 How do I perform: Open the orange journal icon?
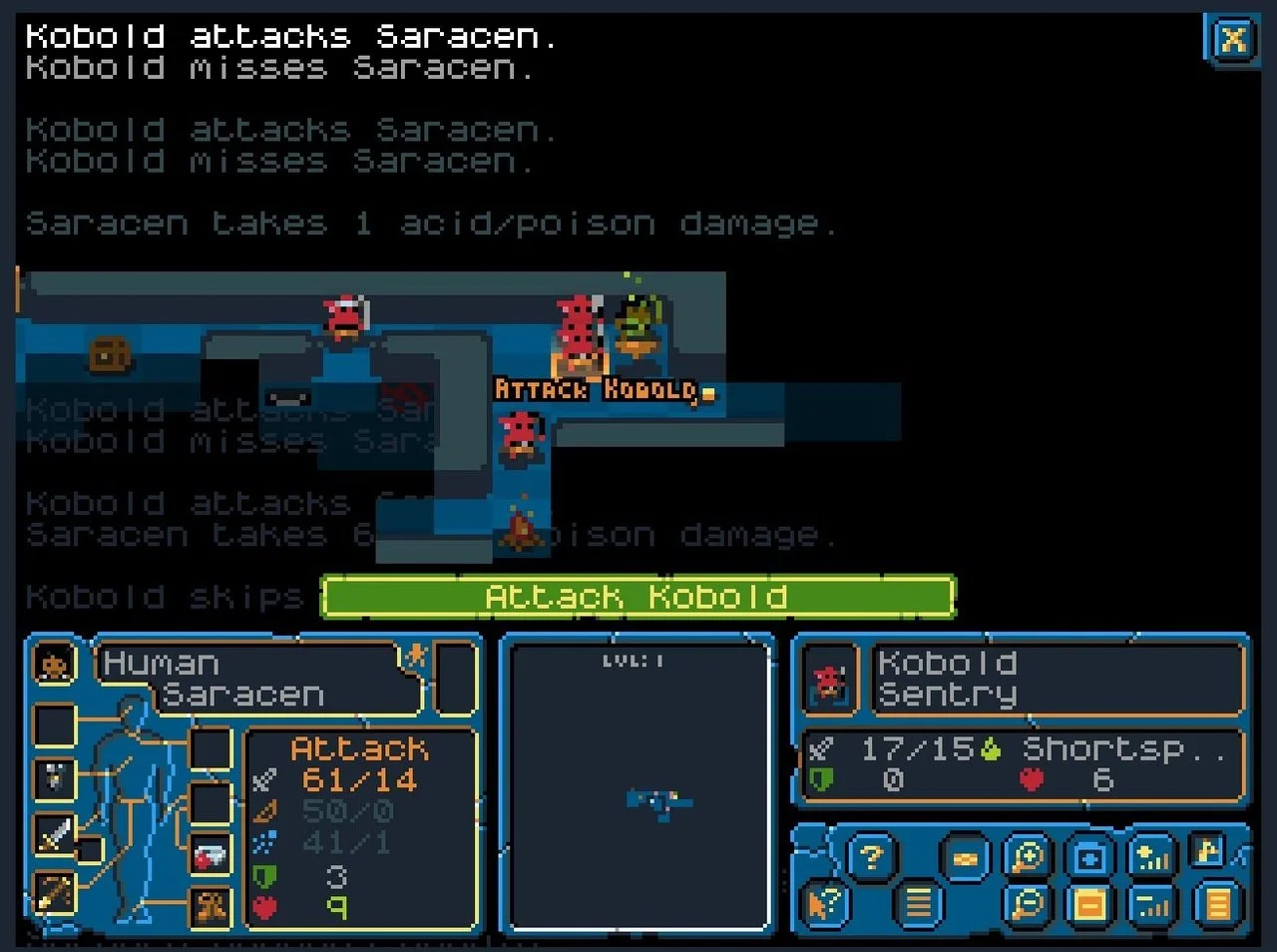(x=1215, y=903)
